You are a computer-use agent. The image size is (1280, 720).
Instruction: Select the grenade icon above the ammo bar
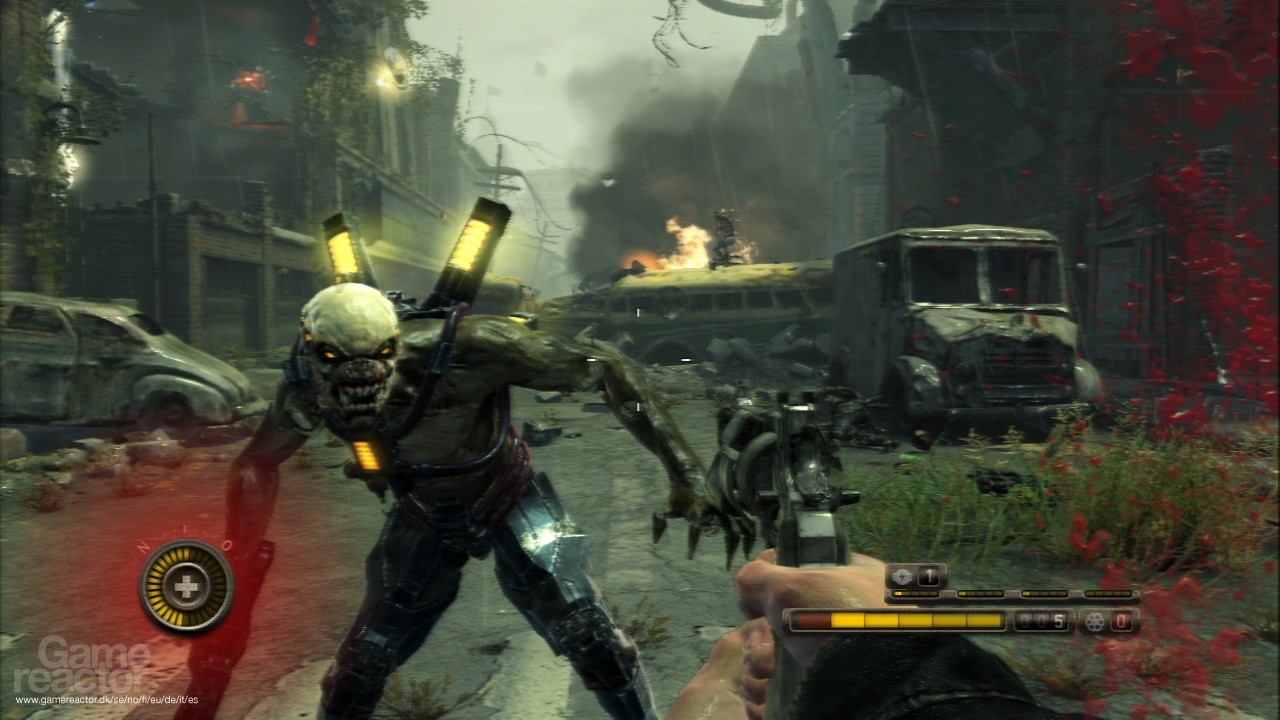click(x=900, y=577)
